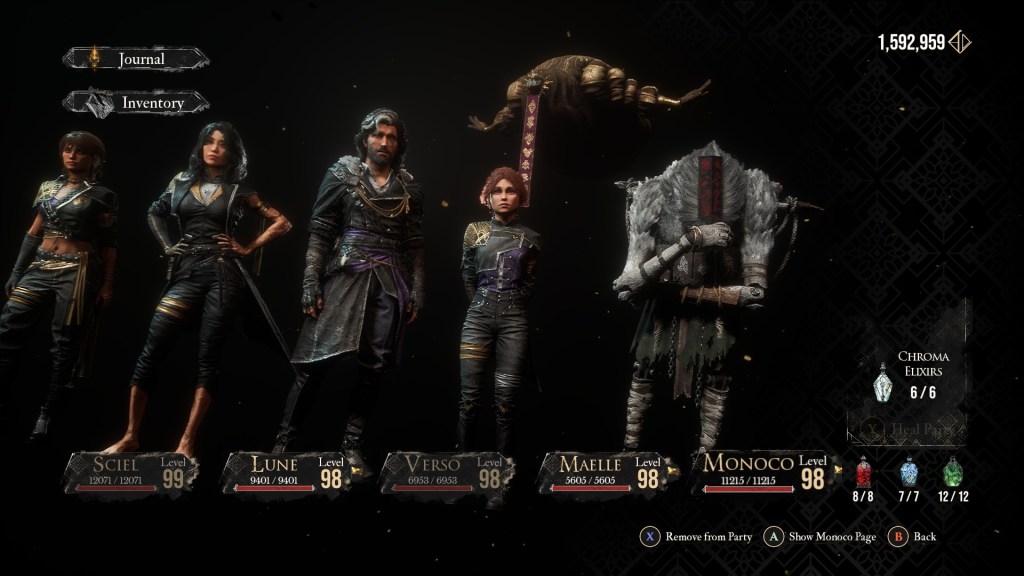
Task: Show Monoco Page
Action: (820, 537)
